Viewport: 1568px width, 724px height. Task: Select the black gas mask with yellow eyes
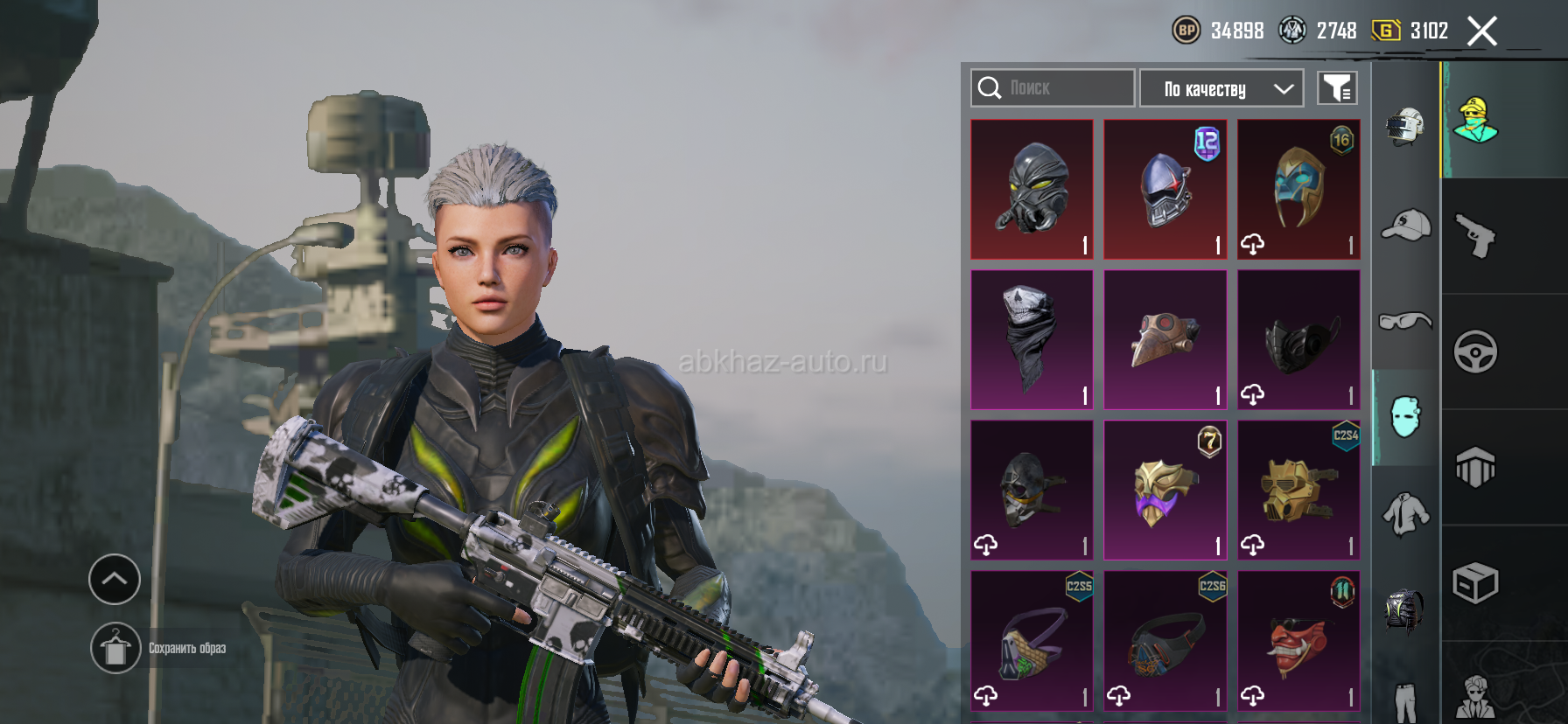[x=1032, y=189]
